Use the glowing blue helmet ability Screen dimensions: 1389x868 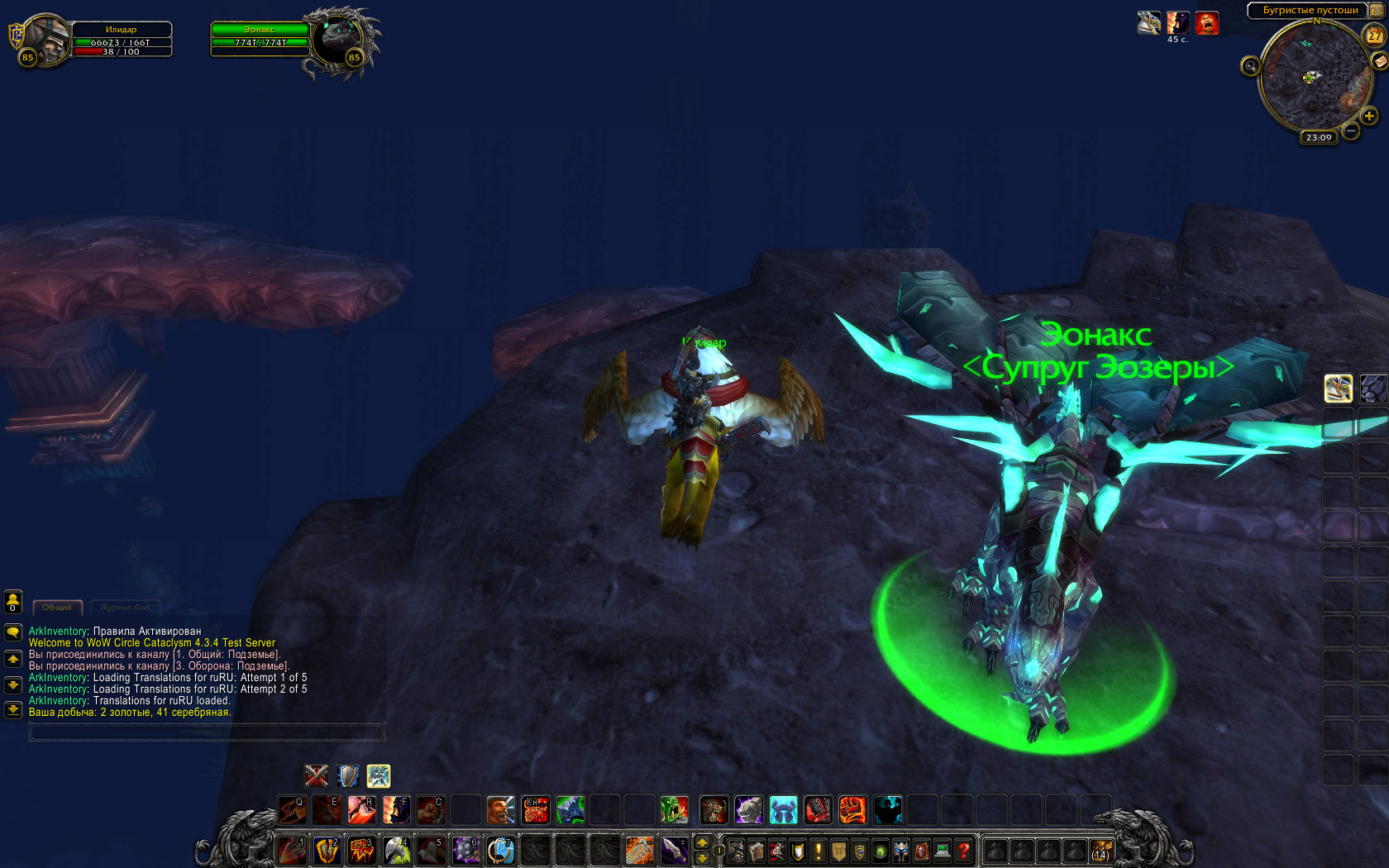point(782,810)
